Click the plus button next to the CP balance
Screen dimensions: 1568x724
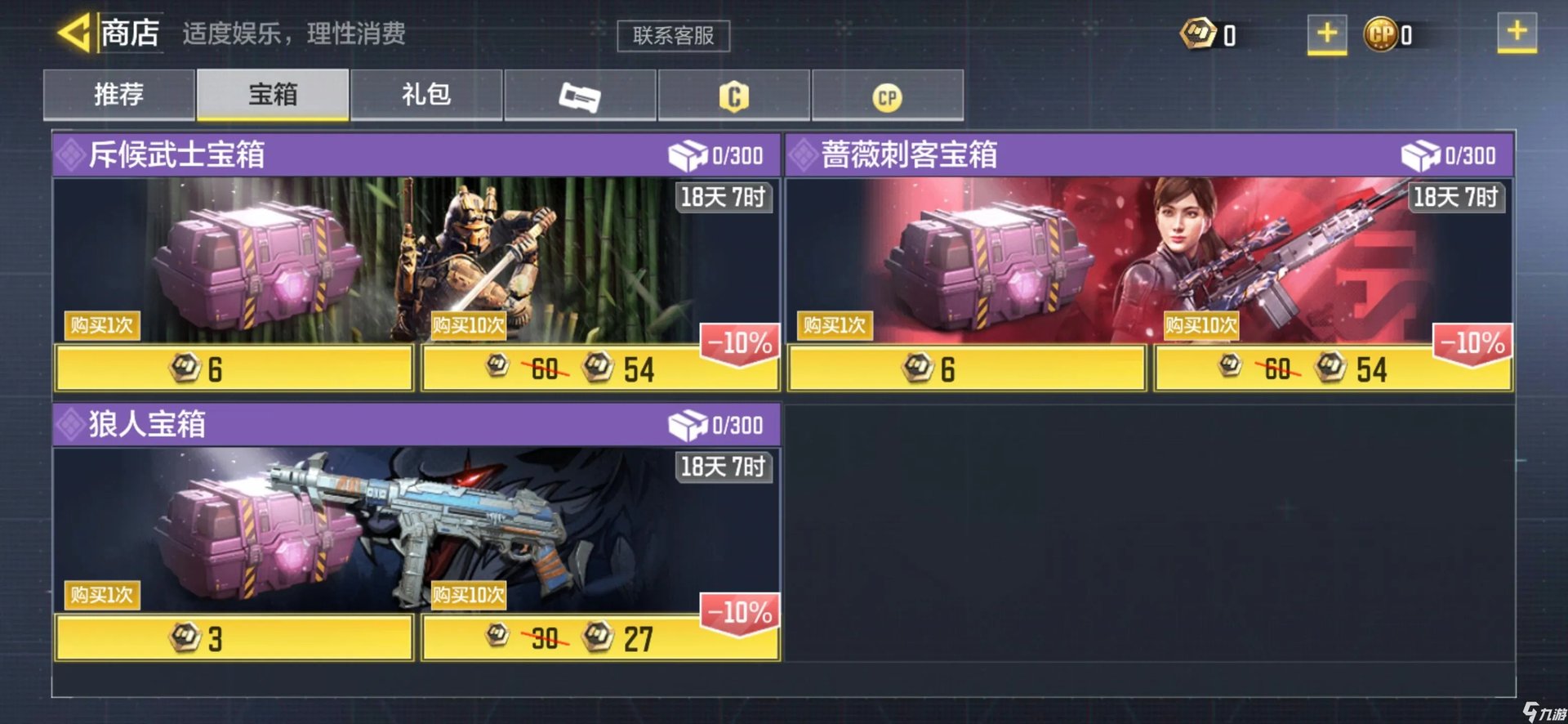click(1519, 33)
